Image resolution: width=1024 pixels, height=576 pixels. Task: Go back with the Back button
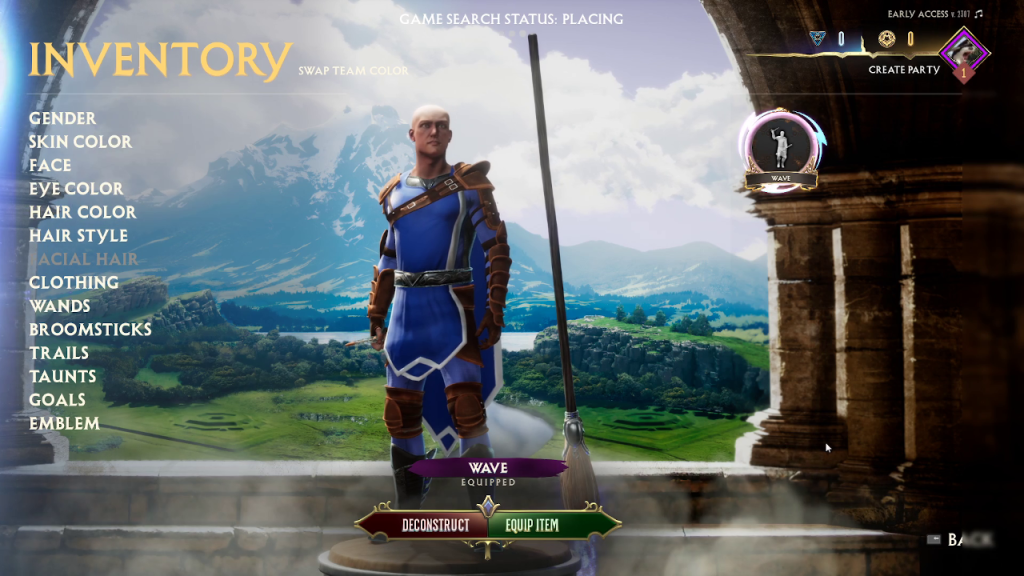point(957,540)
